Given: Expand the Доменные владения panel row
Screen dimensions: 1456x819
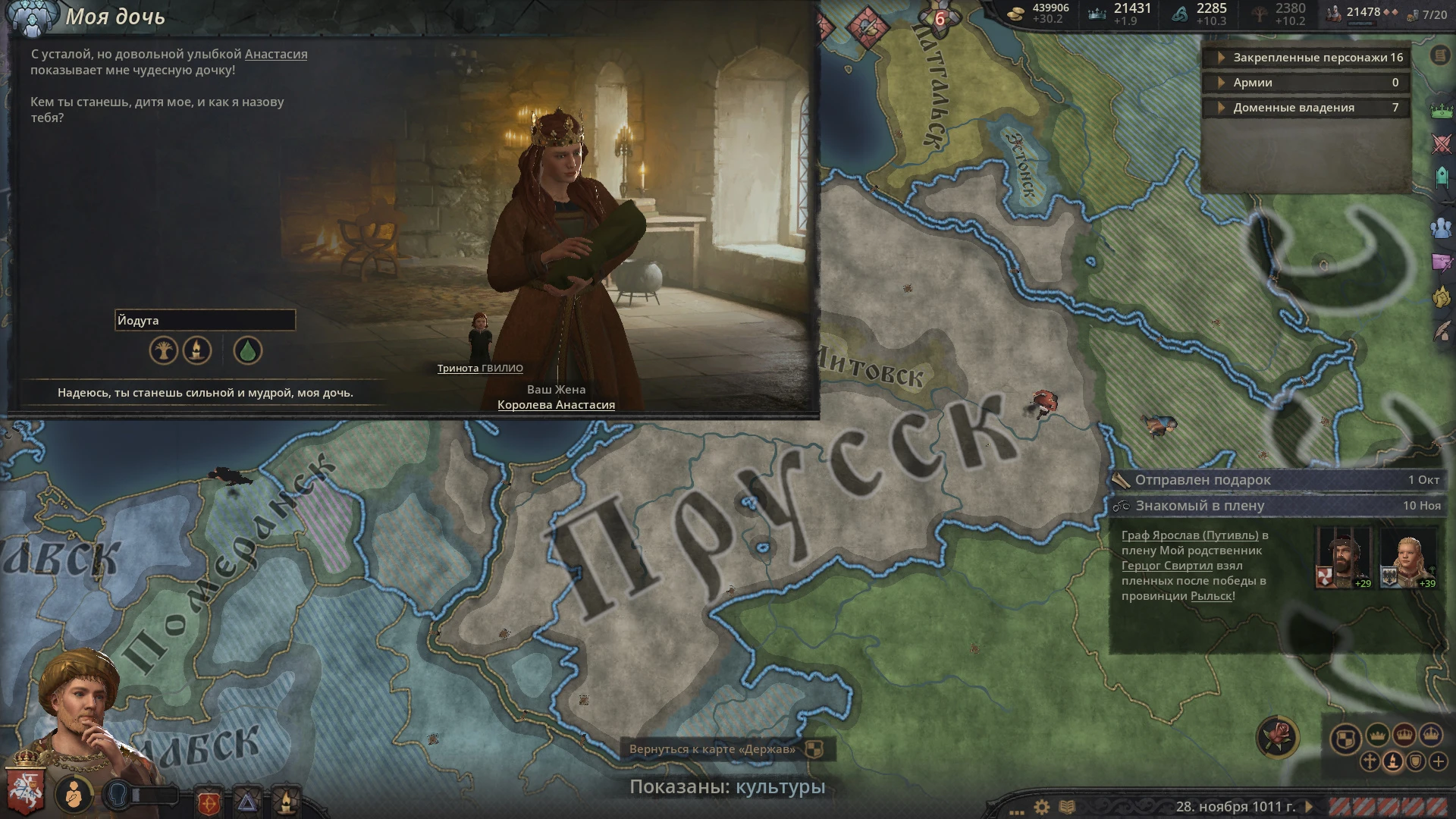Looking at the screenshot, I should click(x=1304, y=108).
